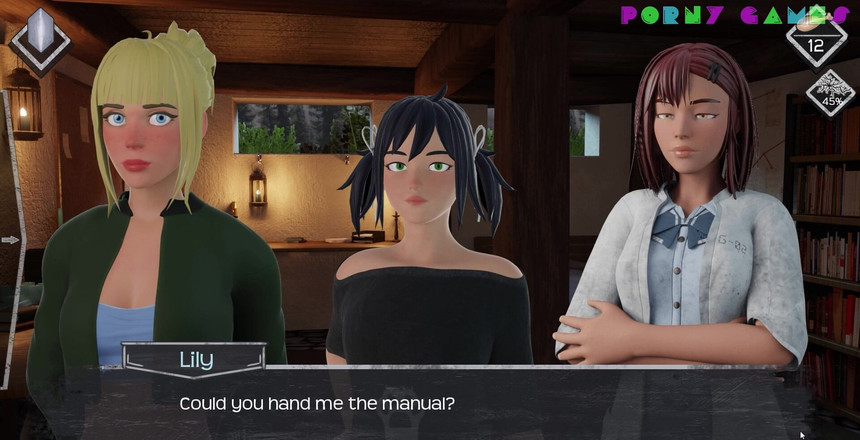Screen dimensions: 860x440
Task: Expand the side panel arrow tab
Action: (11, 240)
